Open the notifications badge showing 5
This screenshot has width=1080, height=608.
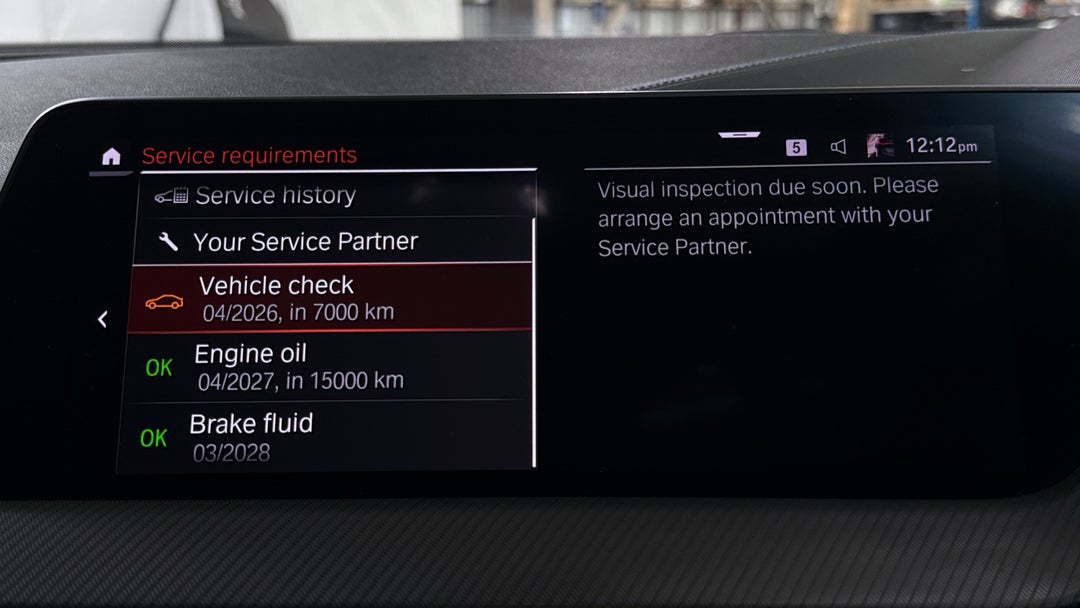point(796,148)
